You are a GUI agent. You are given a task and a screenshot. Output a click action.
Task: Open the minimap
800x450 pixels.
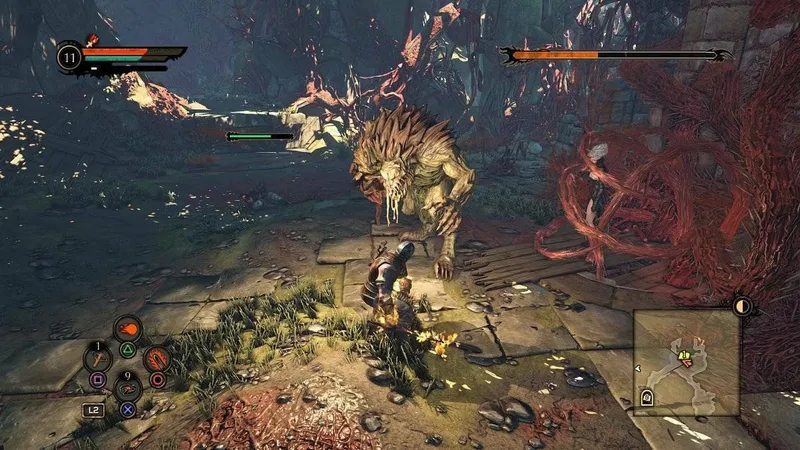(x=687, y=362)
